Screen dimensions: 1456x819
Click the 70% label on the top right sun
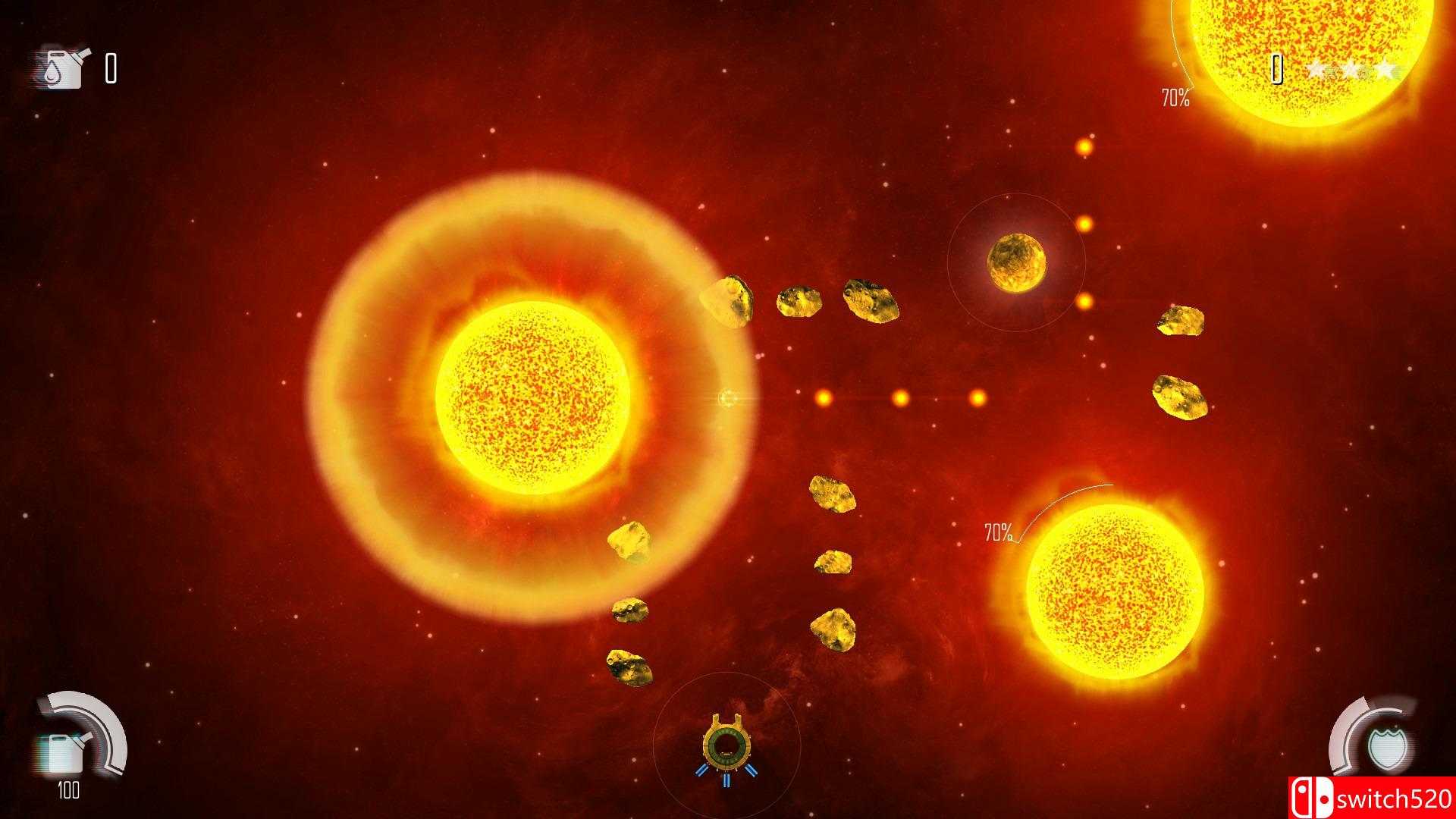1175,97
